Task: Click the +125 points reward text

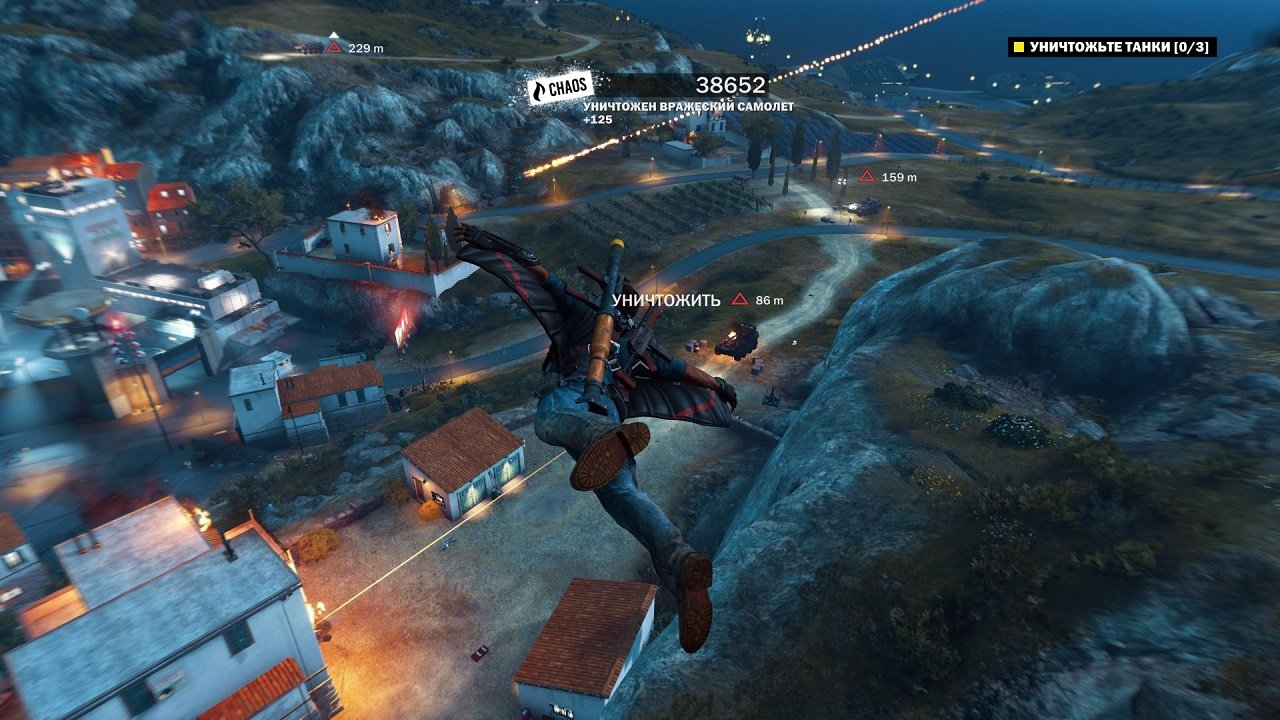Action: click(598, 120)
